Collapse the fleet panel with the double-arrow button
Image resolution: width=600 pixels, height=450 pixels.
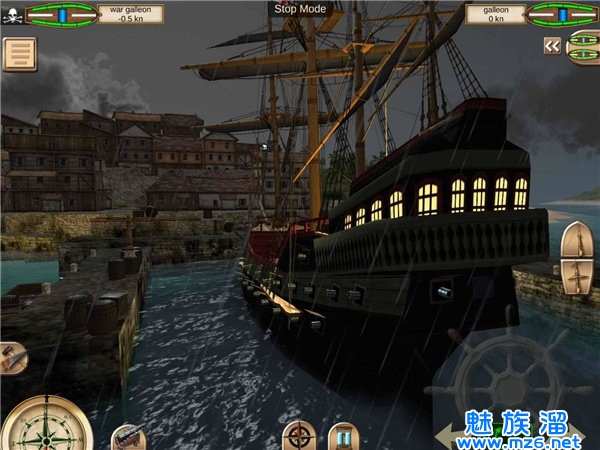click(x=552, y=45)
